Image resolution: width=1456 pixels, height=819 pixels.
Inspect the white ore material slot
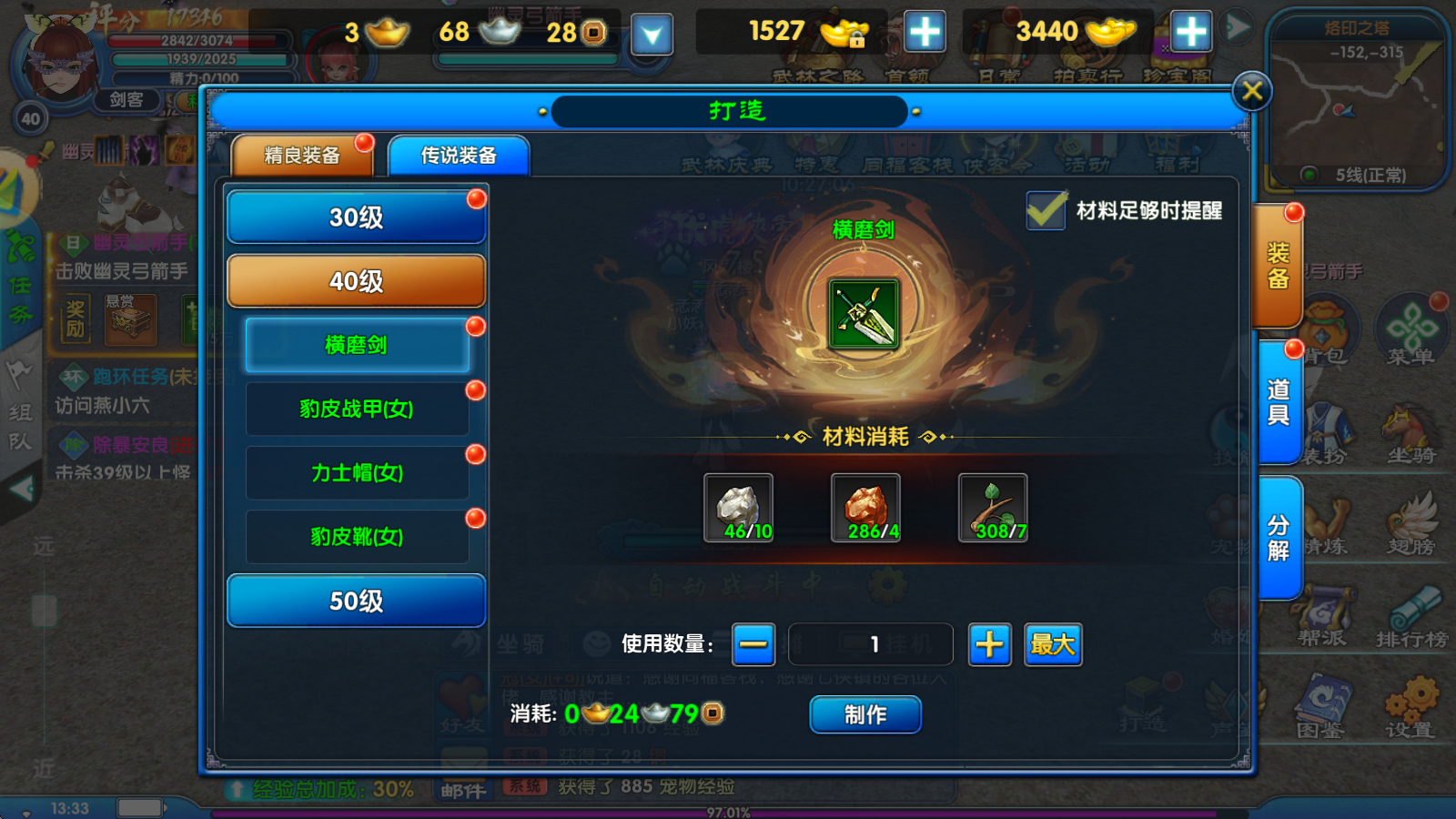coord(738,508)
